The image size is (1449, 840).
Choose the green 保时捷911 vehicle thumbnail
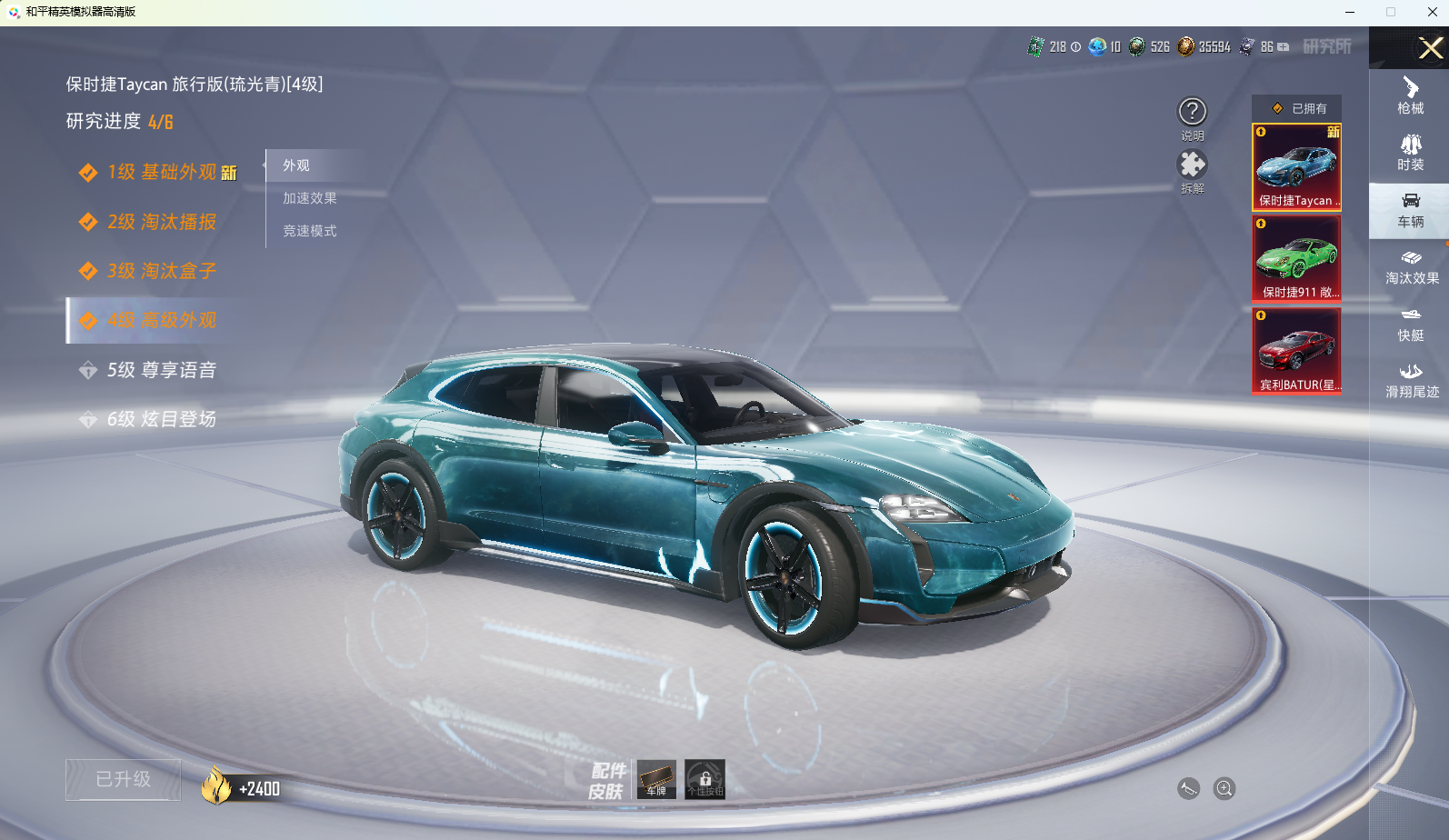tap(1296, 259)
